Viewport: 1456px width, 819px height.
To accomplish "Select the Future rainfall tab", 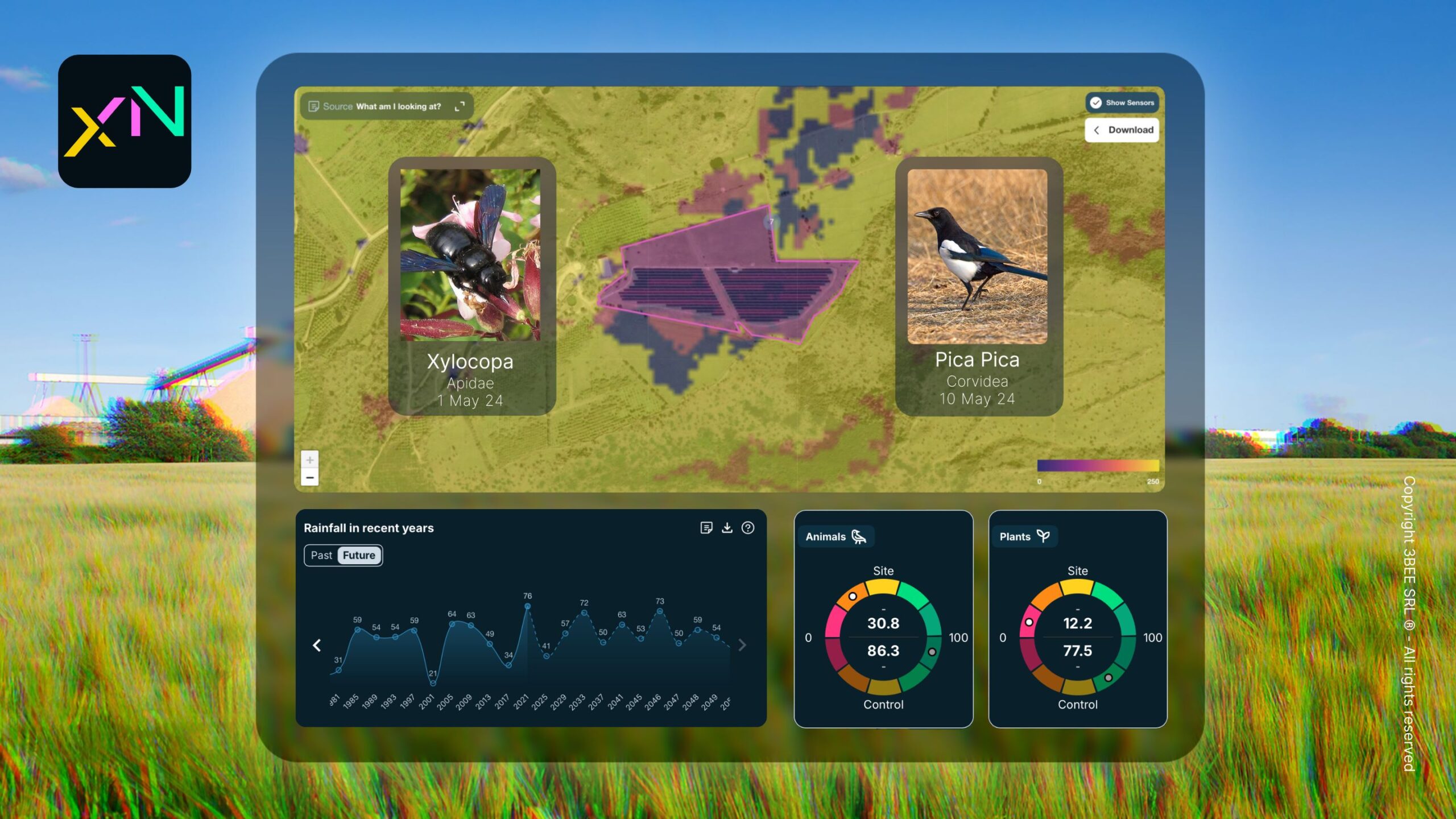I will click(359, 555).
